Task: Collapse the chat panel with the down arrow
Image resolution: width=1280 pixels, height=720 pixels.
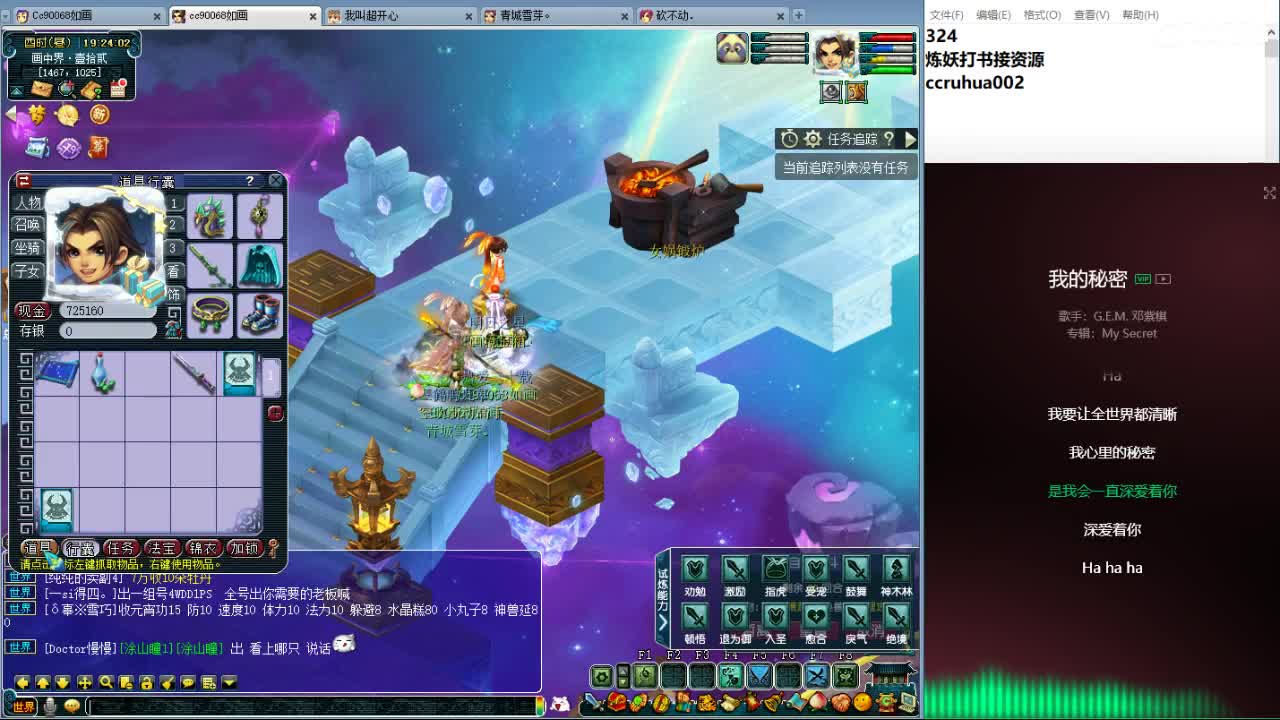Action: (x=229, y=685)
